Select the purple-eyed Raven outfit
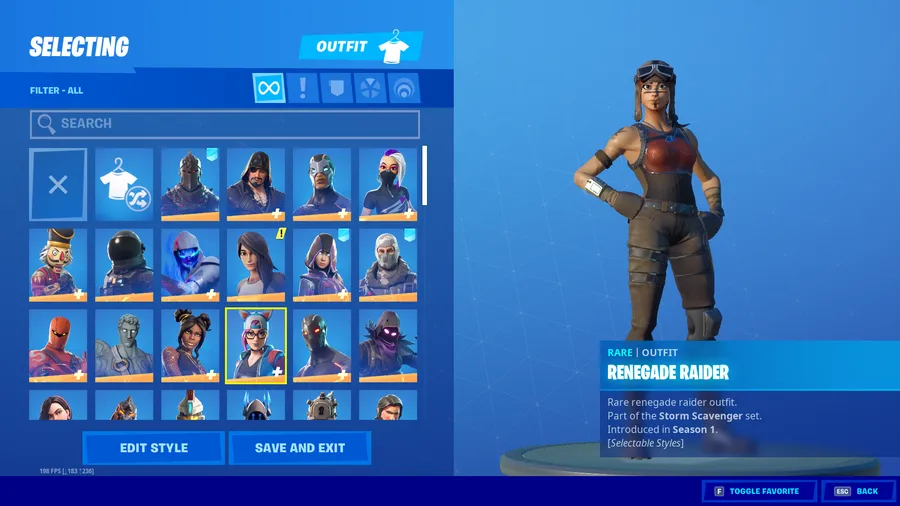The width and height of the screenshot is (900, 506). (x=388, y=345)
